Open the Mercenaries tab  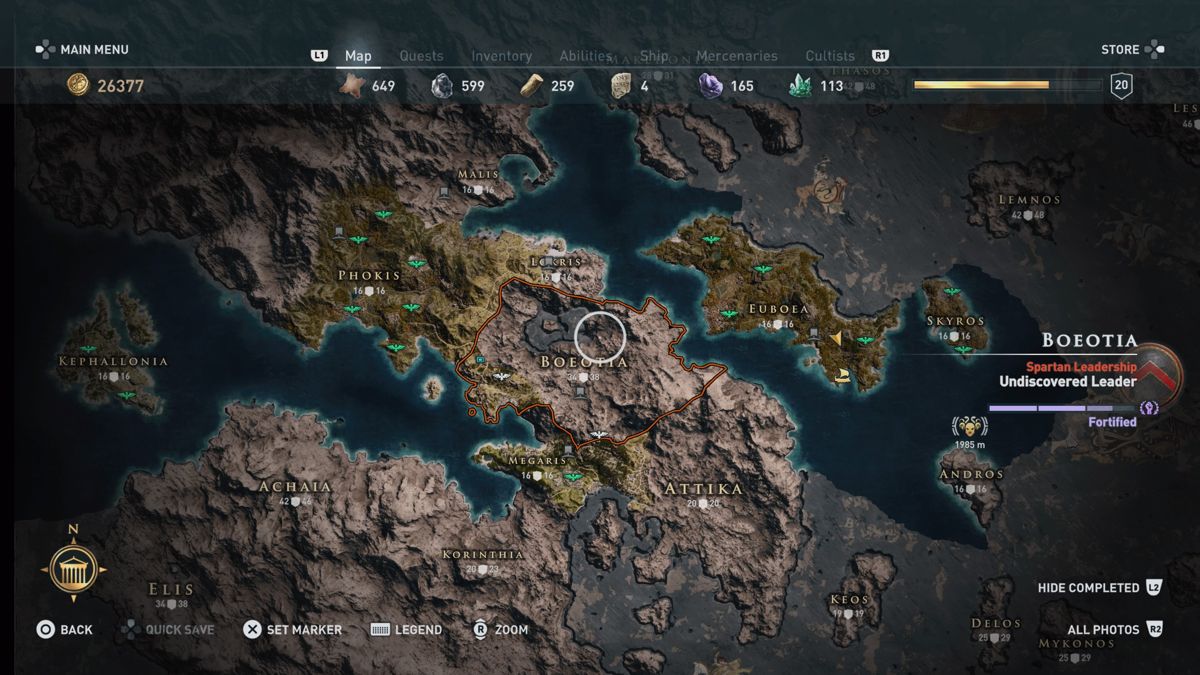pos(738,56)
